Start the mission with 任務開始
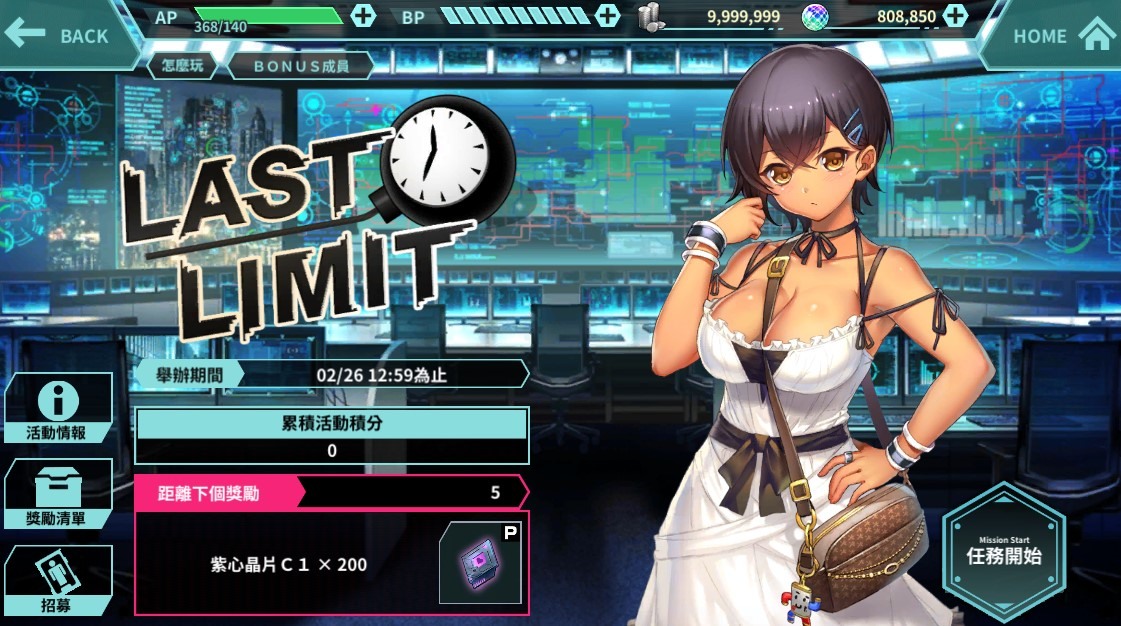Viewport: 1121px width, 626px height. (1003, 544)
